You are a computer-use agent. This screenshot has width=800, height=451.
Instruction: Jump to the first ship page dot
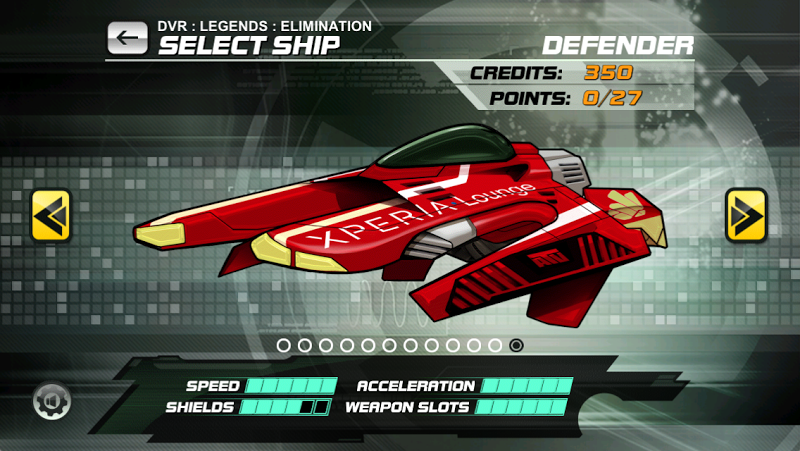(x=284, y=345)
